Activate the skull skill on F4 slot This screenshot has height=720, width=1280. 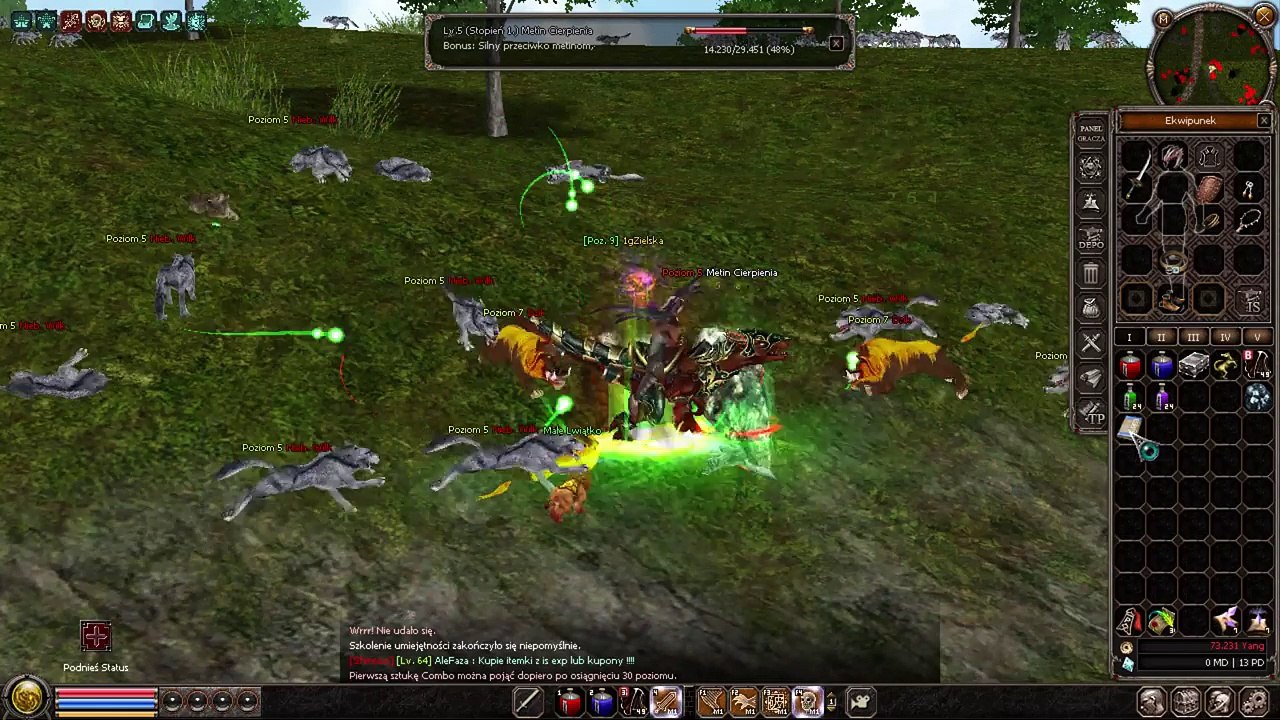coord(806,703)
